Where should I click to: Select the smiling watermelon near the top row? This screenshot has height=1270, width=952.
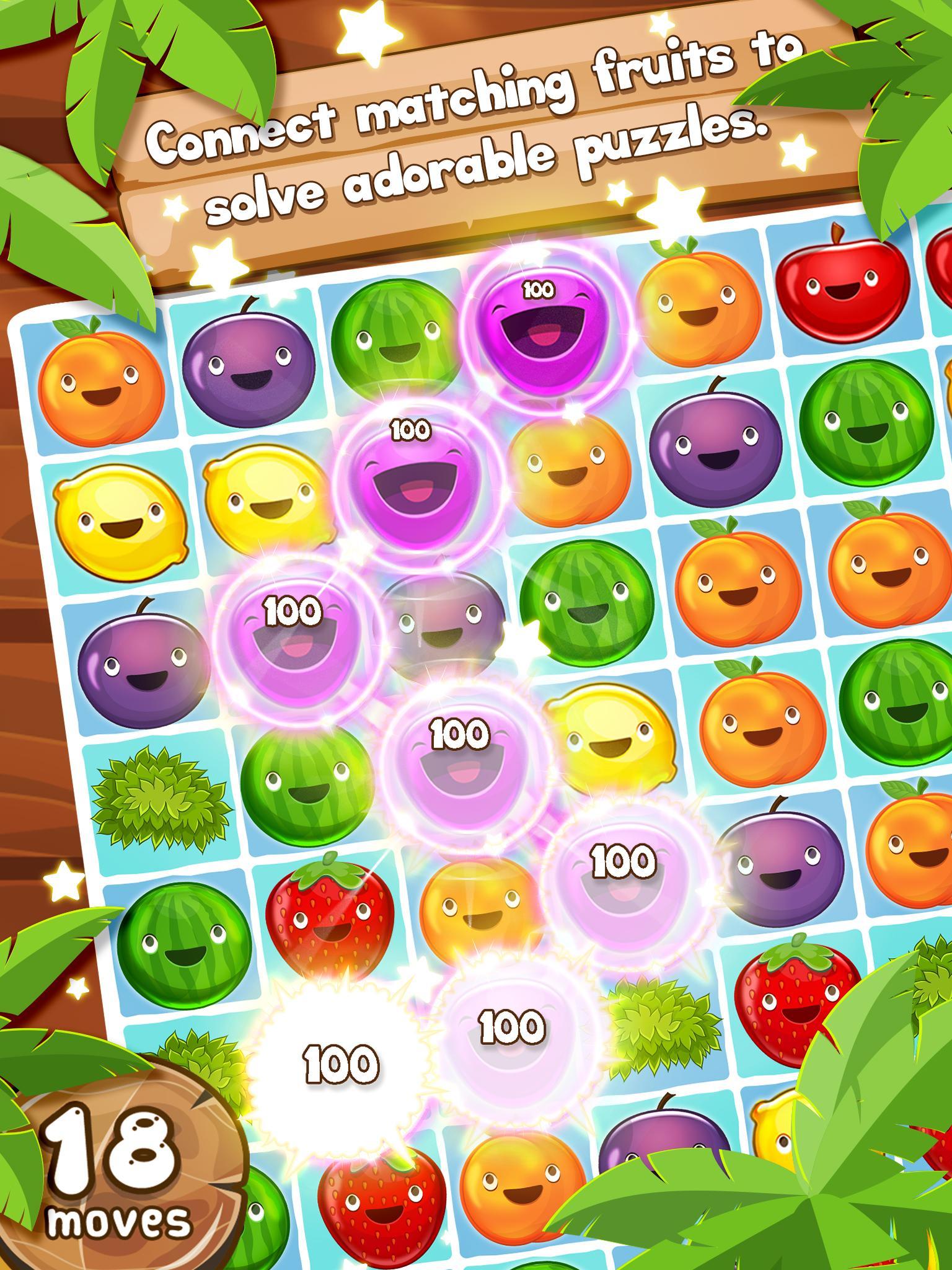click(397, 341)
